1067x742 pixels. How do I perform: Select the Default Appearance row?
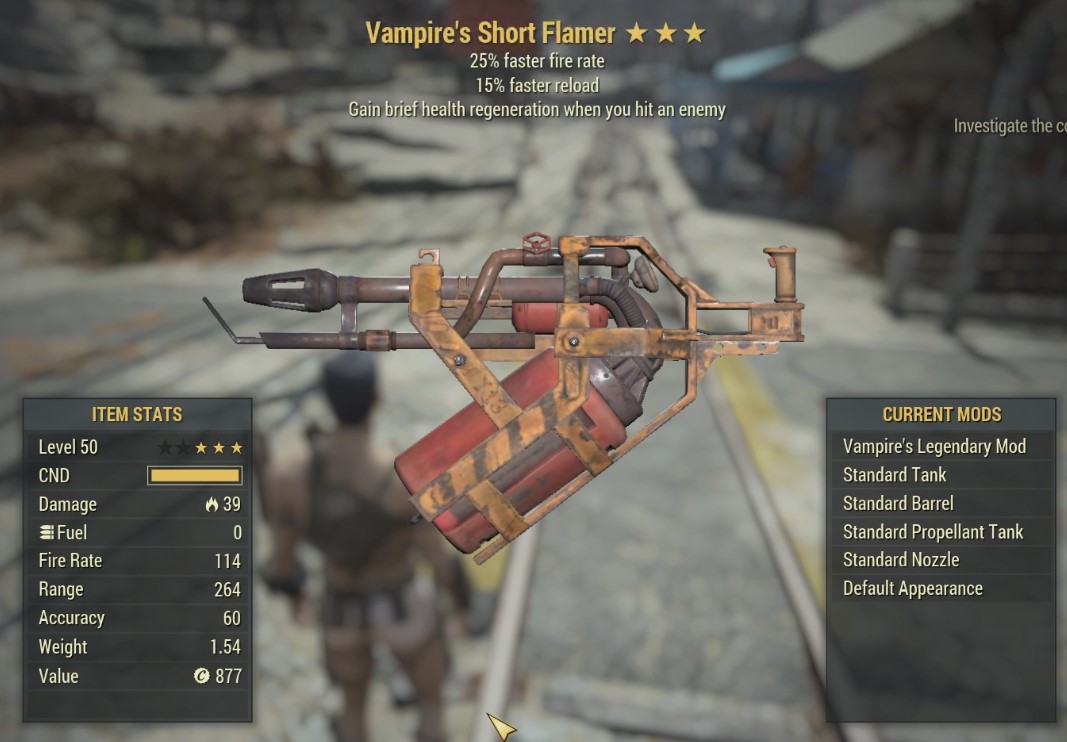tap(912, 588)
